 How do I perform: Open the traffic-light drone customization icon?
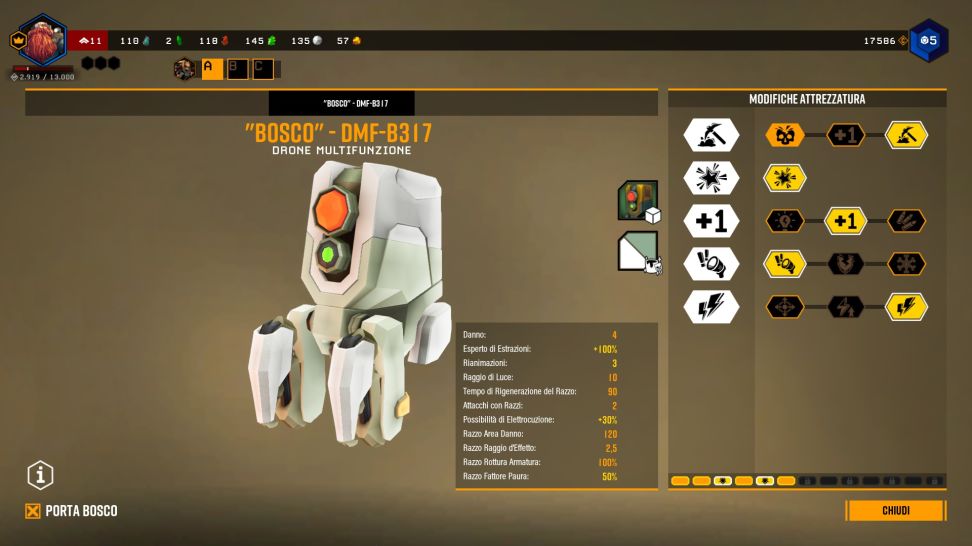pyautogui.click(x=637, y=200)
